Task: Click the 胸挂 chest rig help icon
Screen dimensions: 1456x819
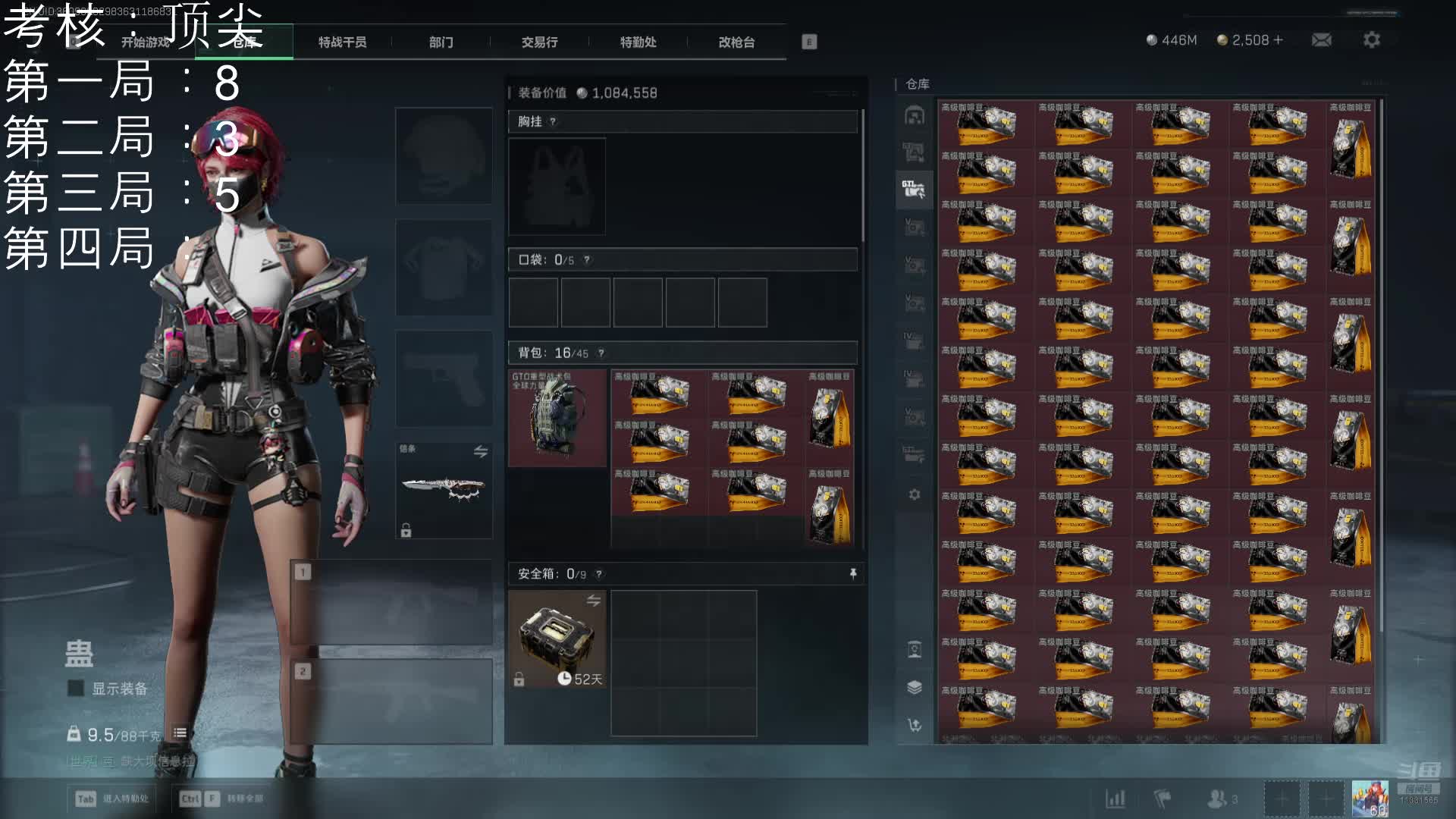Action: [x=553, y=122]
